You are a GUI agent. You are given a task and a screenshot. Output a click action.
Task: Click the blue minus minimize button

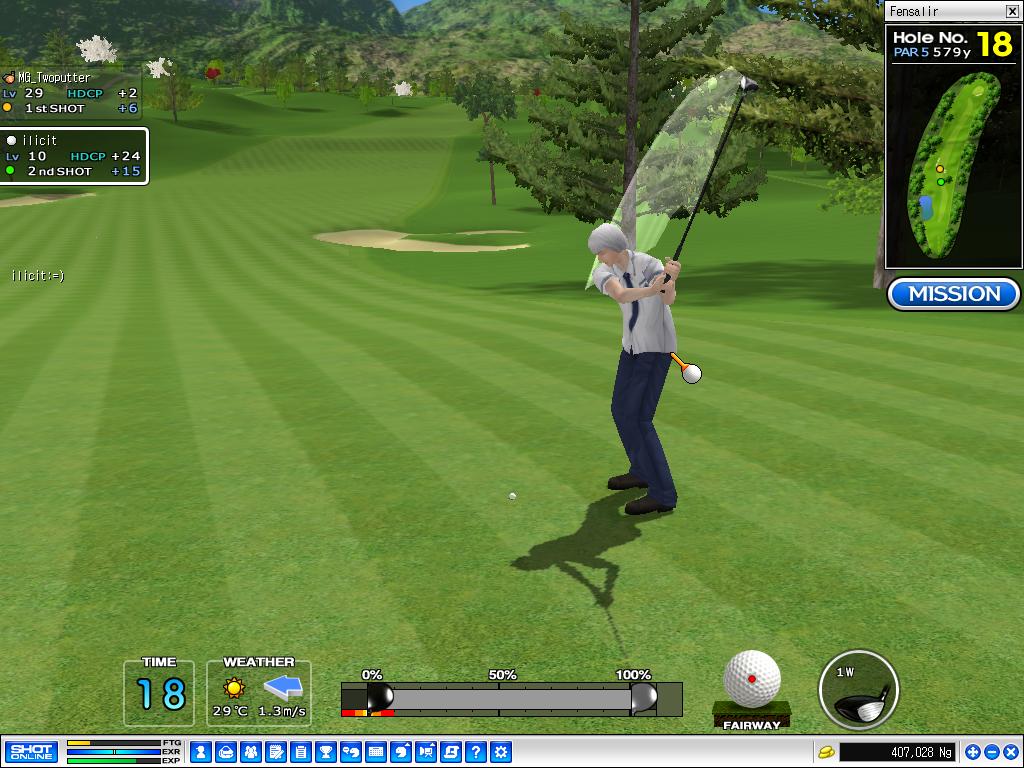pyautogui.click(x=991, y=752)
